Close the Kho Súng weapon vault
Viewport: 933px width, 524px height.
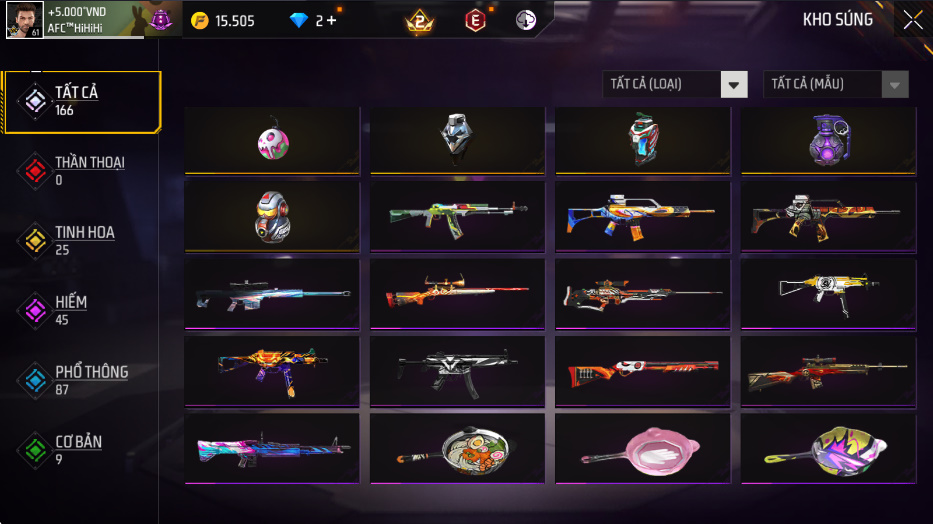(912, 20)
